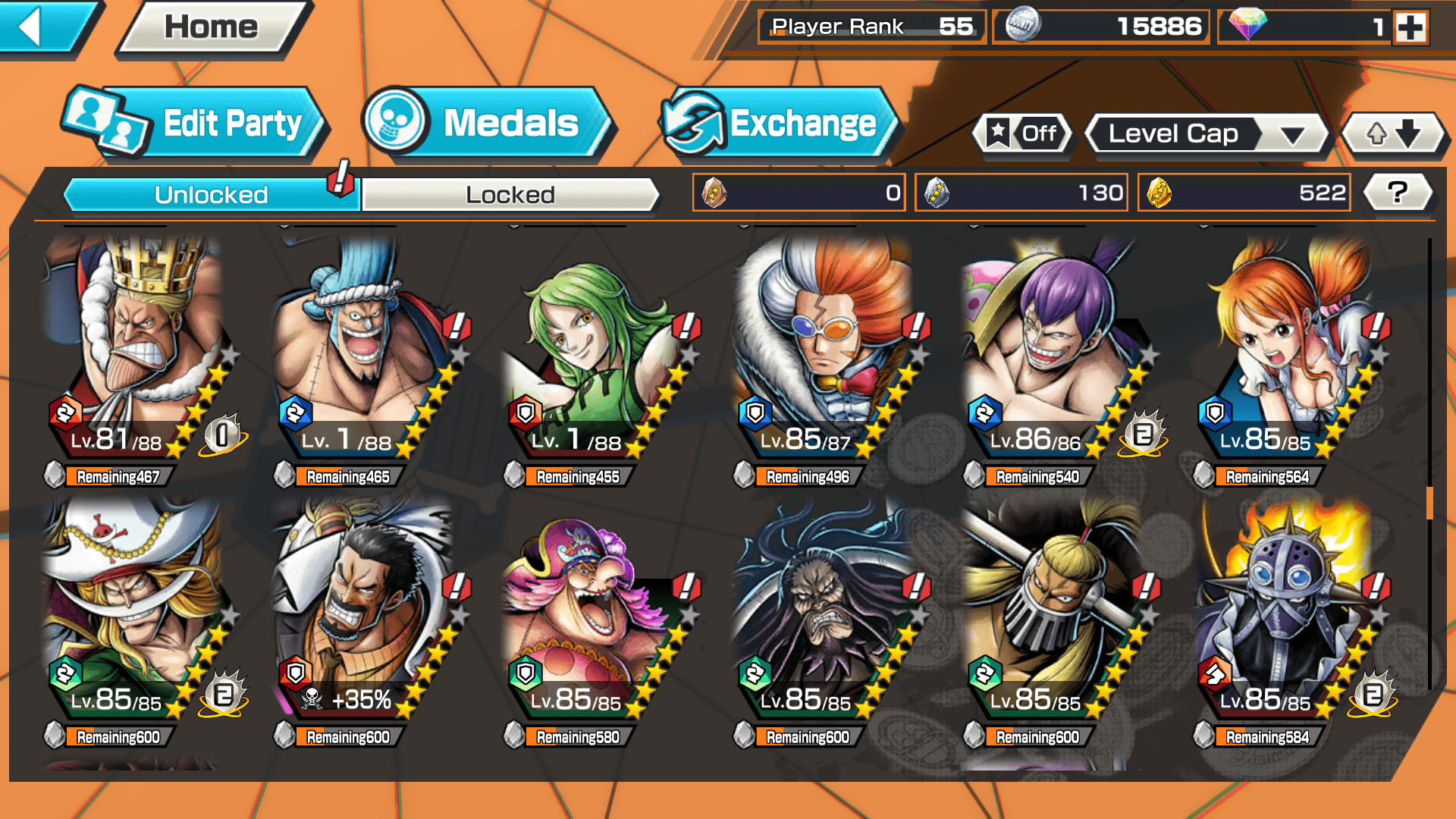The image size is (1456, 819).
Task: Choose the blue-haired character with Remaining465
Action: (364, 349)
